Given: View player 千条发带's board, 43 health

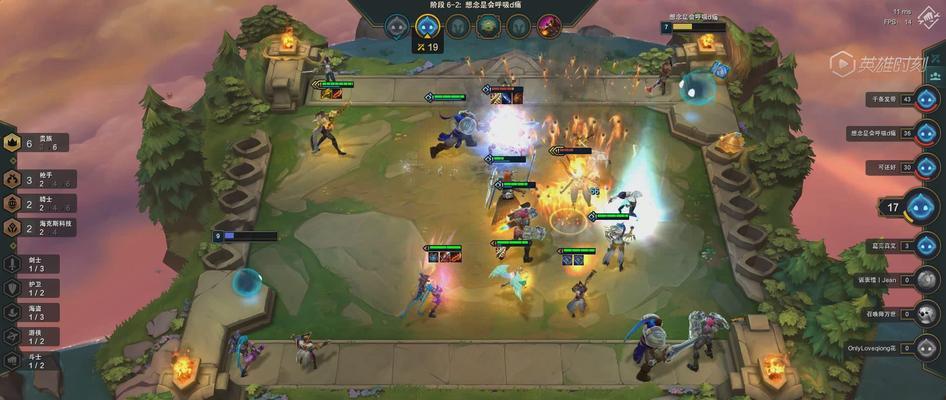Looking at the screenshot, I should [928, 99].
